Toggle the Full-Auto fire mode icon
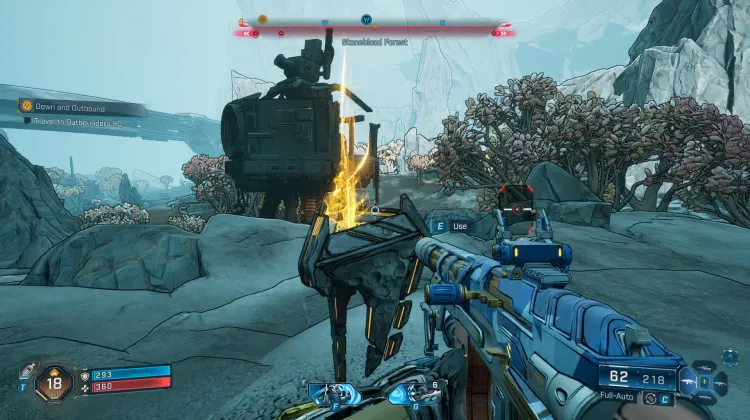This screenshot has width=750, height=420. click(x=647, y=399)
